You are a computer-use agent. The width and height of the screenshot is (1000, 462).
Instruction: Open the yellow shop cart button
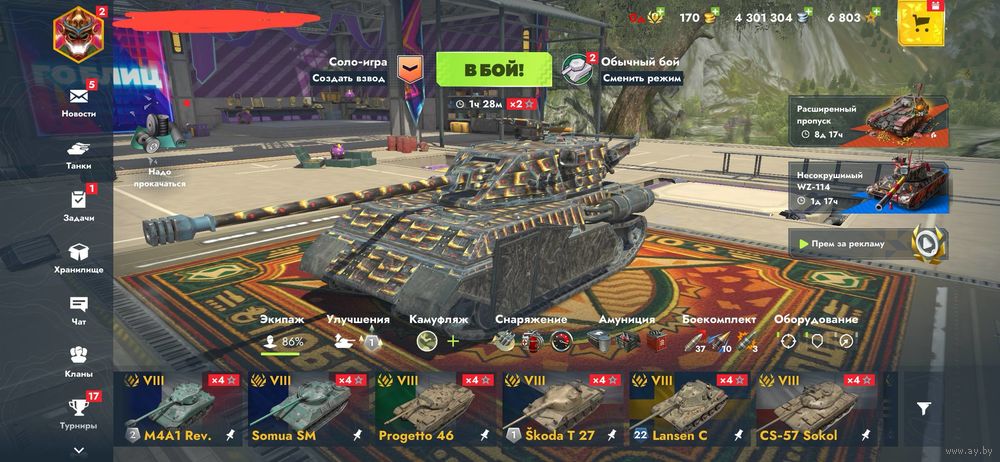(921, 24)
